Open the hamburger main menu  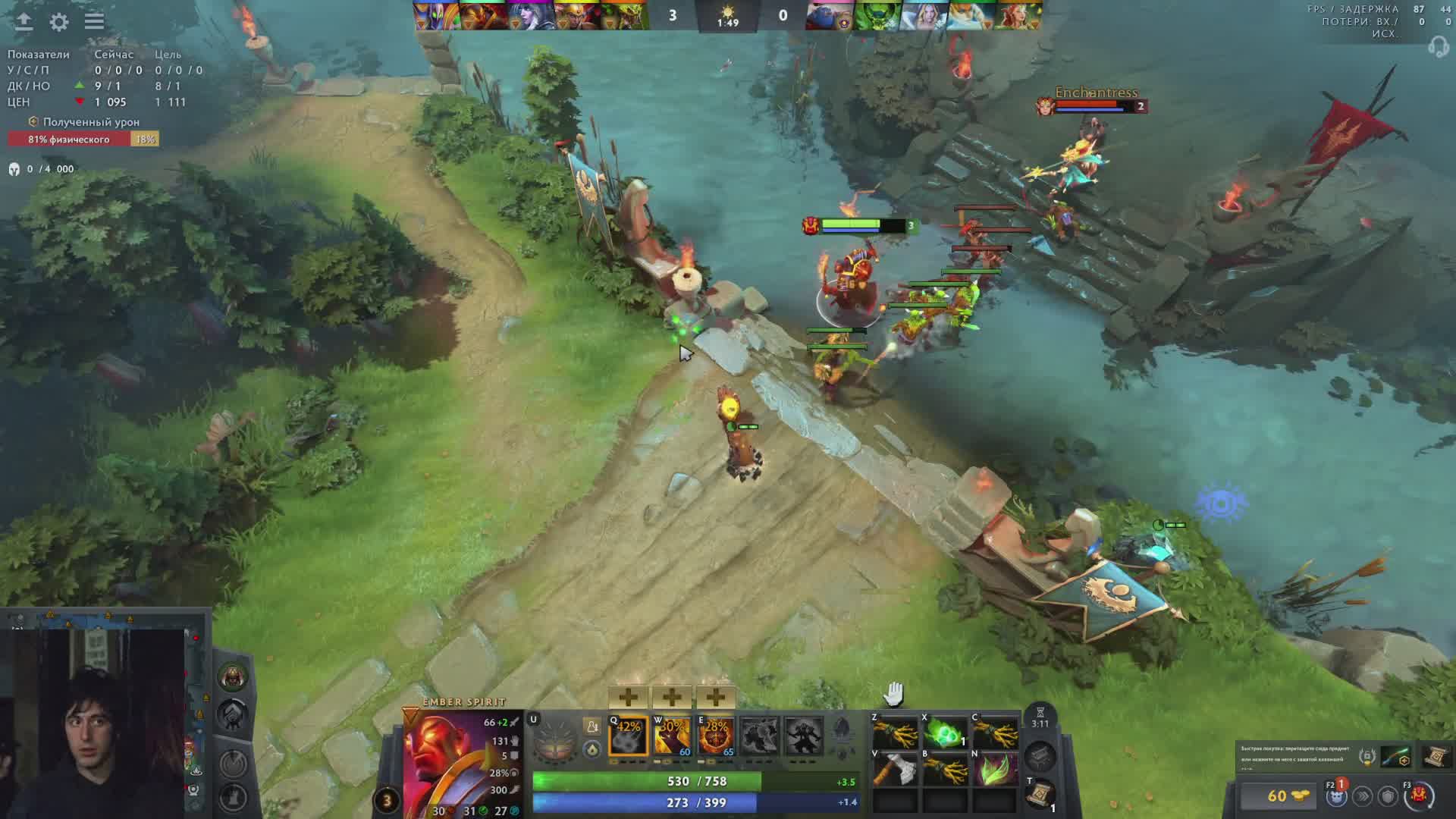tap(94, 21)
